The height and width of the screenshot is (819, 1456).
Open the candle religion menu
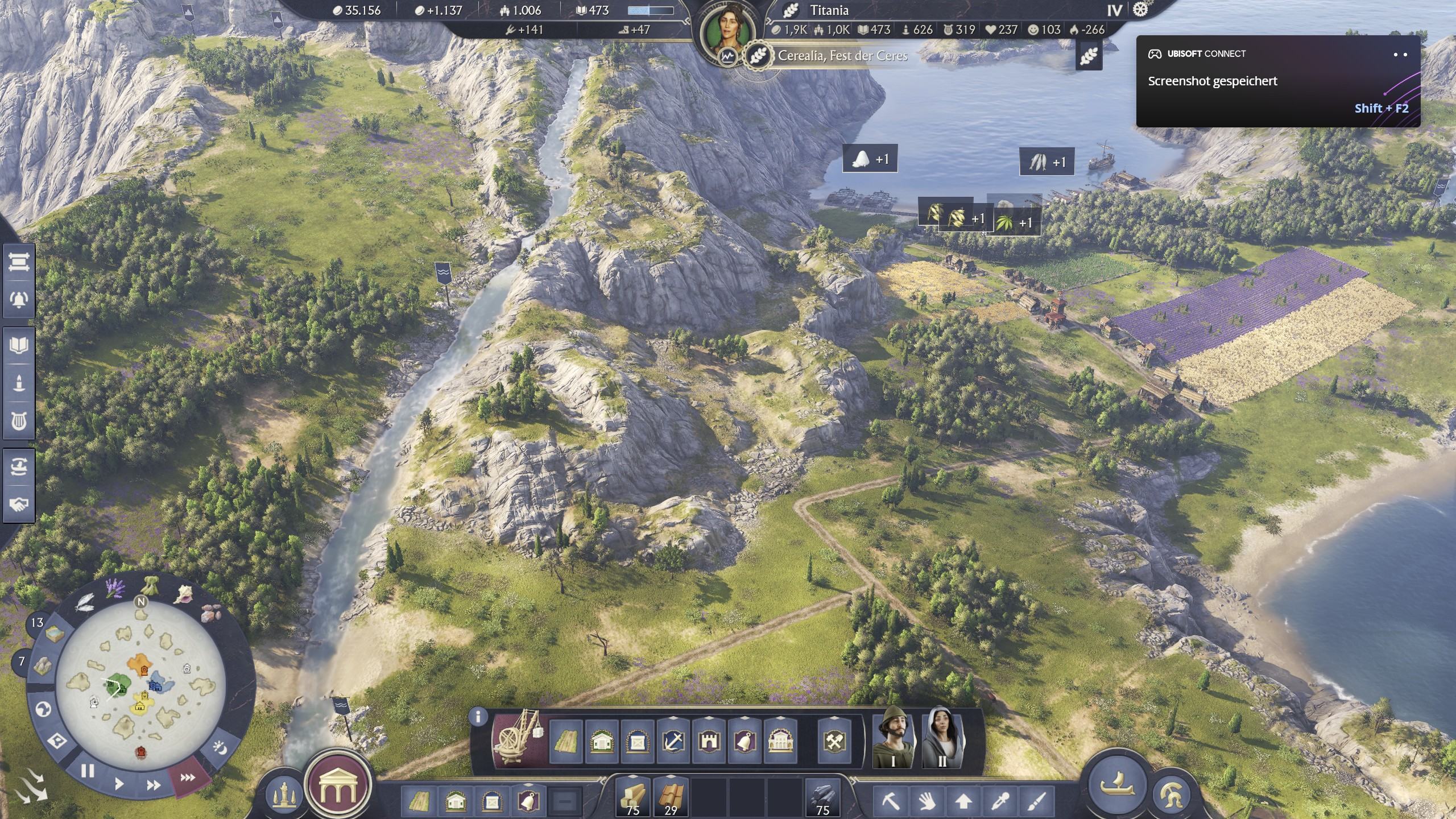[x=19, y=383]
